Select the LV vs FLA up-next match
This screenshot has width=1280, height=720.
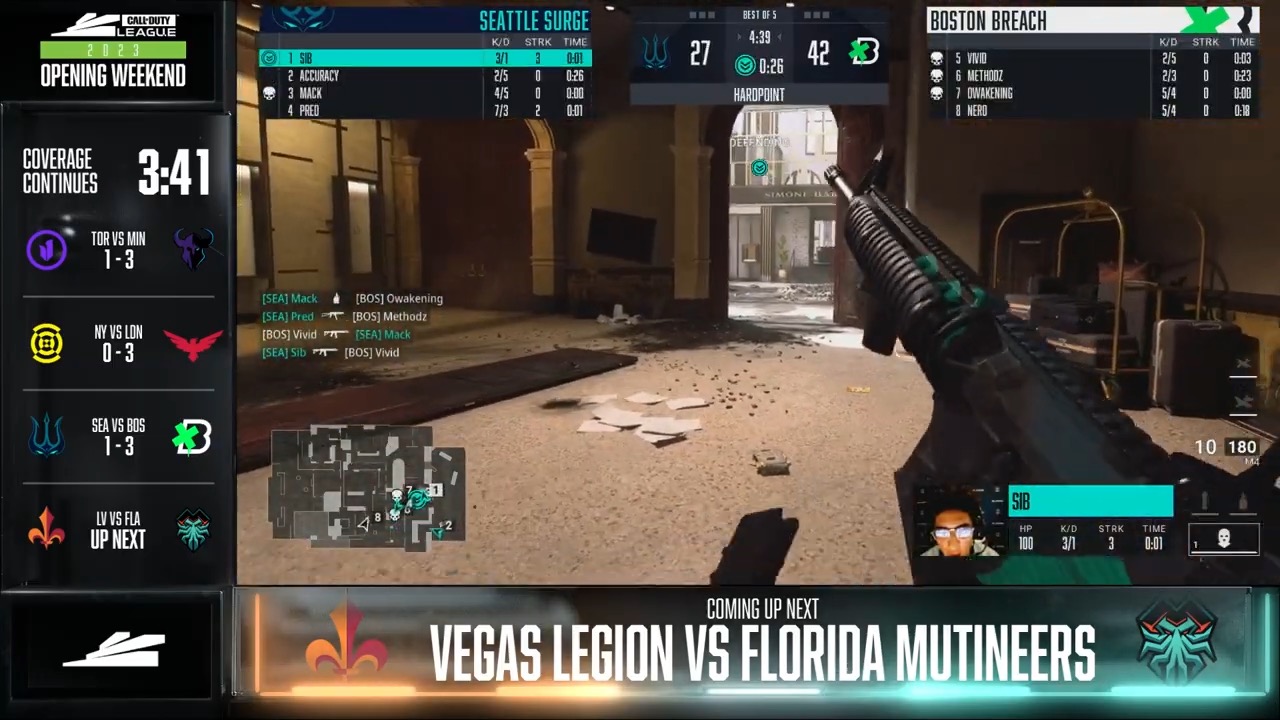(x=118, y=530)
